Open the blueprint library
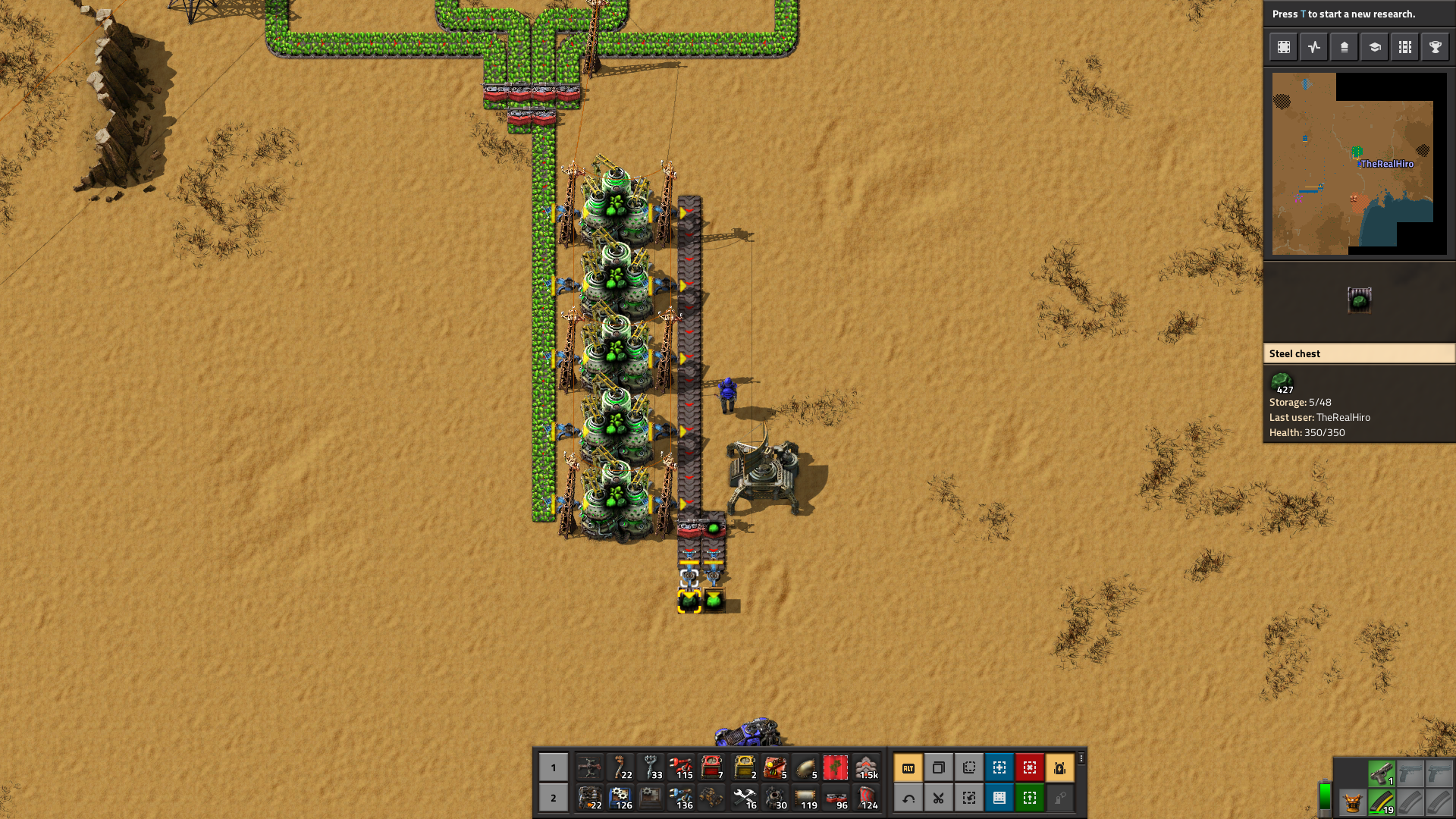 (1284, 46)
